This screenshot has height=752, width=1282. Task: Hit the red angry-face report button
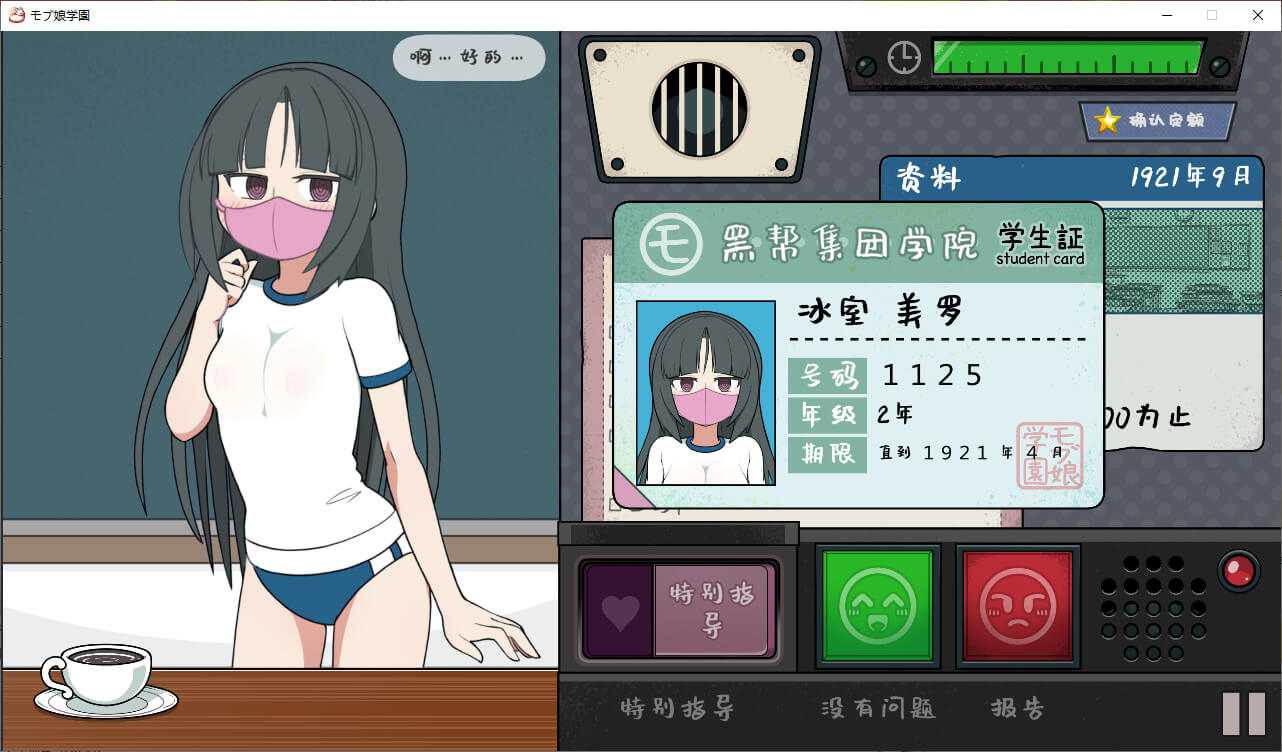point(1017,605)
